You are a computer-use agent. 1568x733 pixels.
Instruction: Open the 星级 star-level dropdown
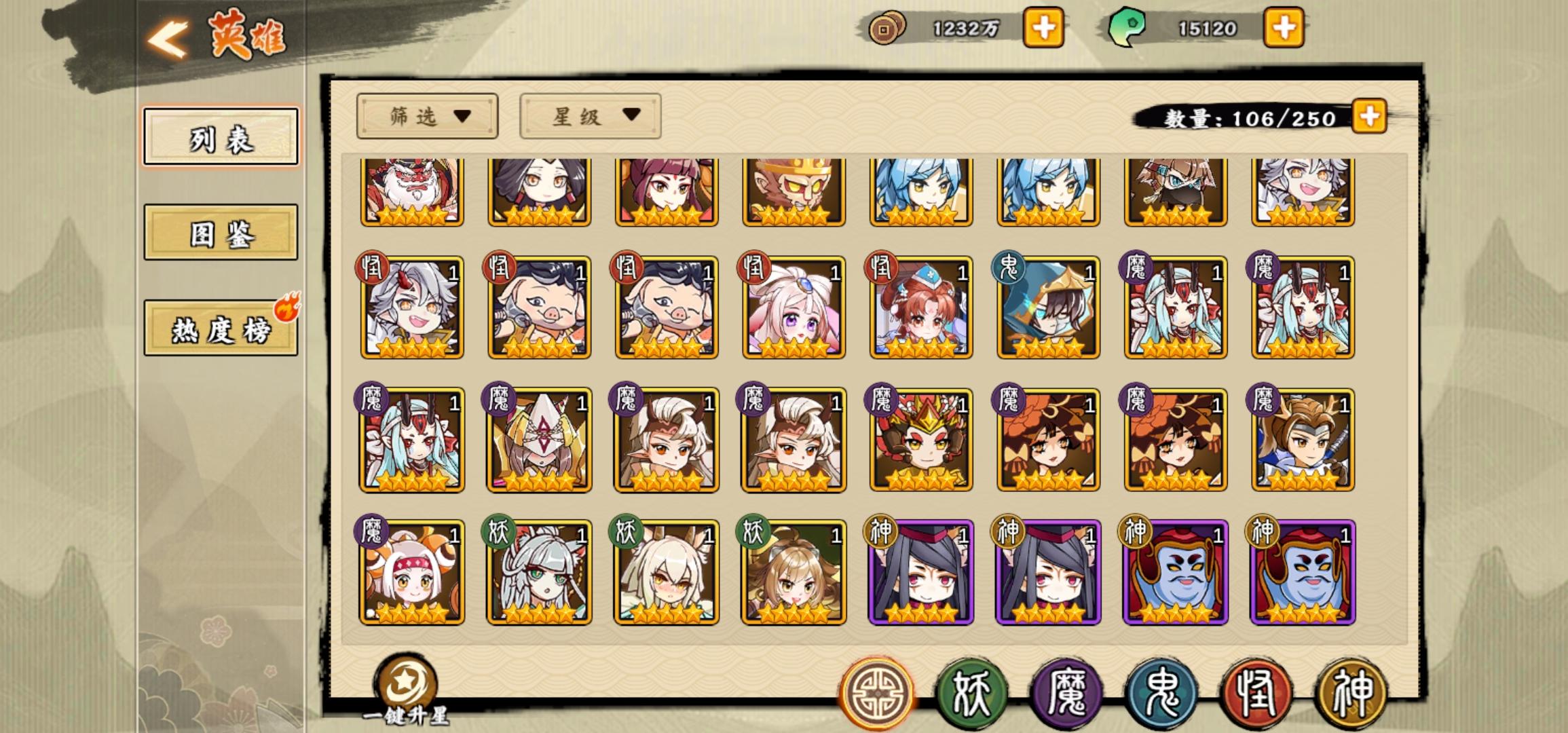click(589, 117)
